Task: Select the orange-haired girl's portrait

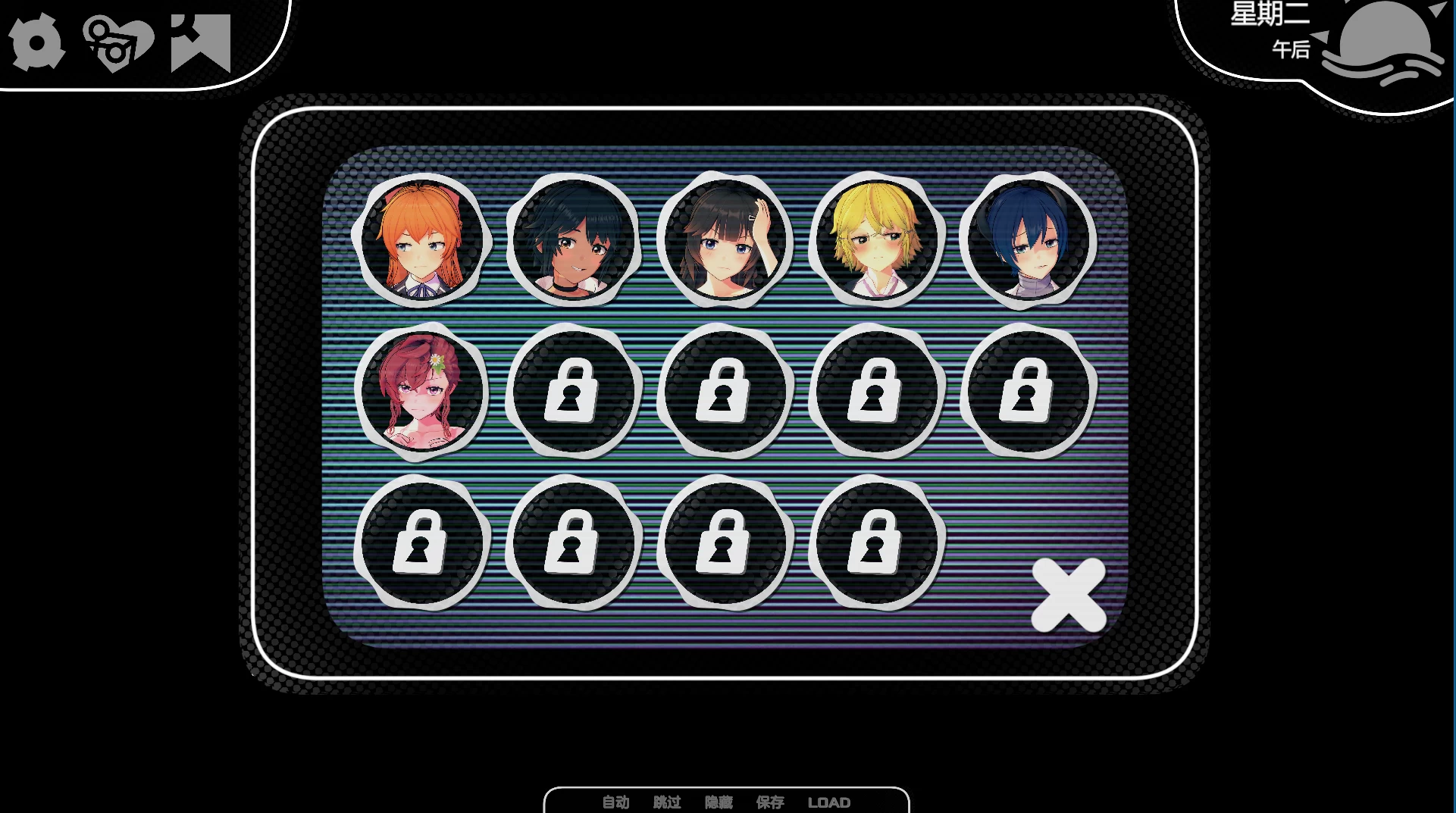Action: pos(423,241)
